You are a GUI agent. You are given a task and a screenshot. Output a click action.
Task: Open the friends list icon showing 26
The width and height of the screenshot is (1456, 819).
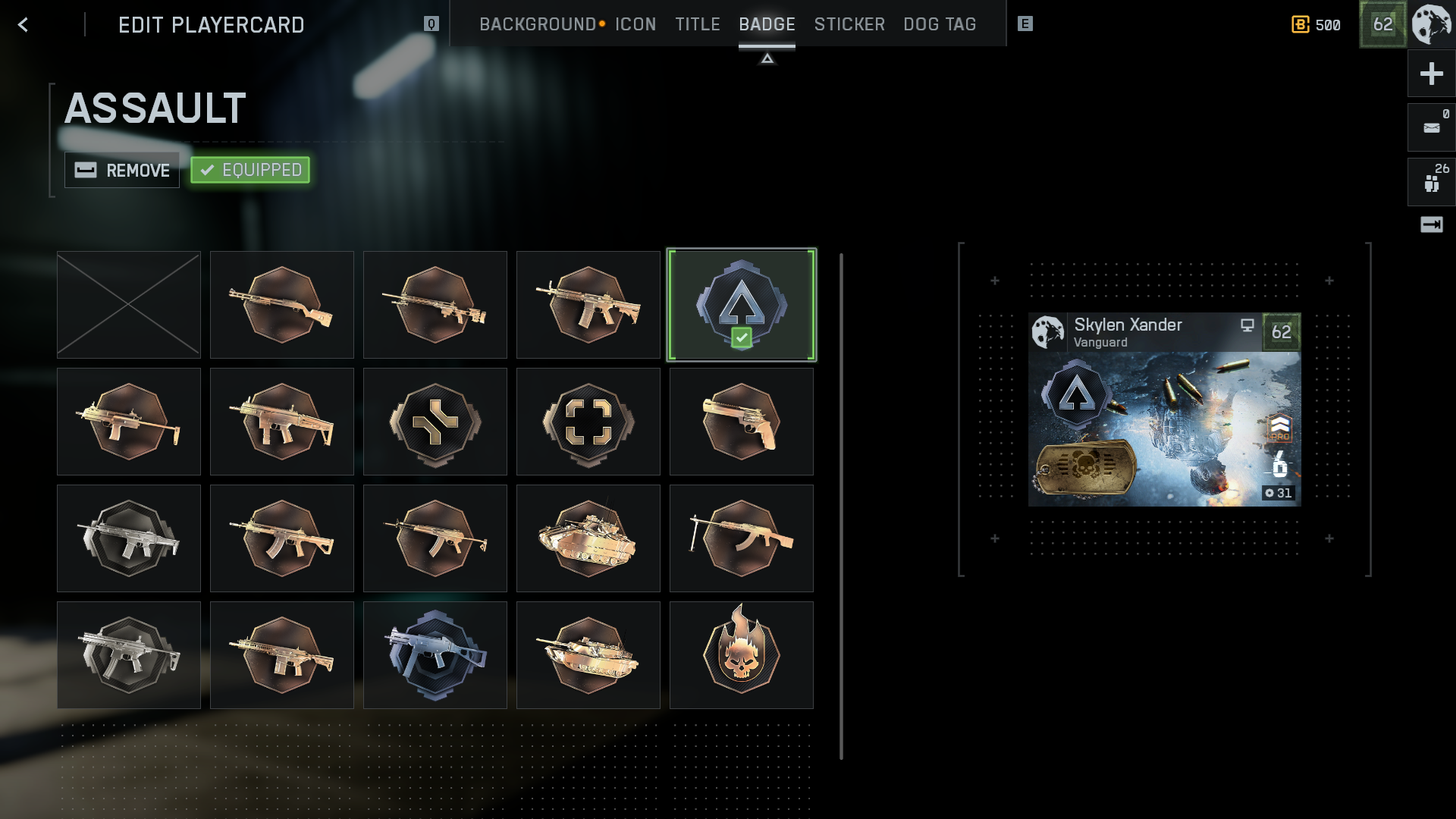pyautogui.click(x=1431, y=182)
